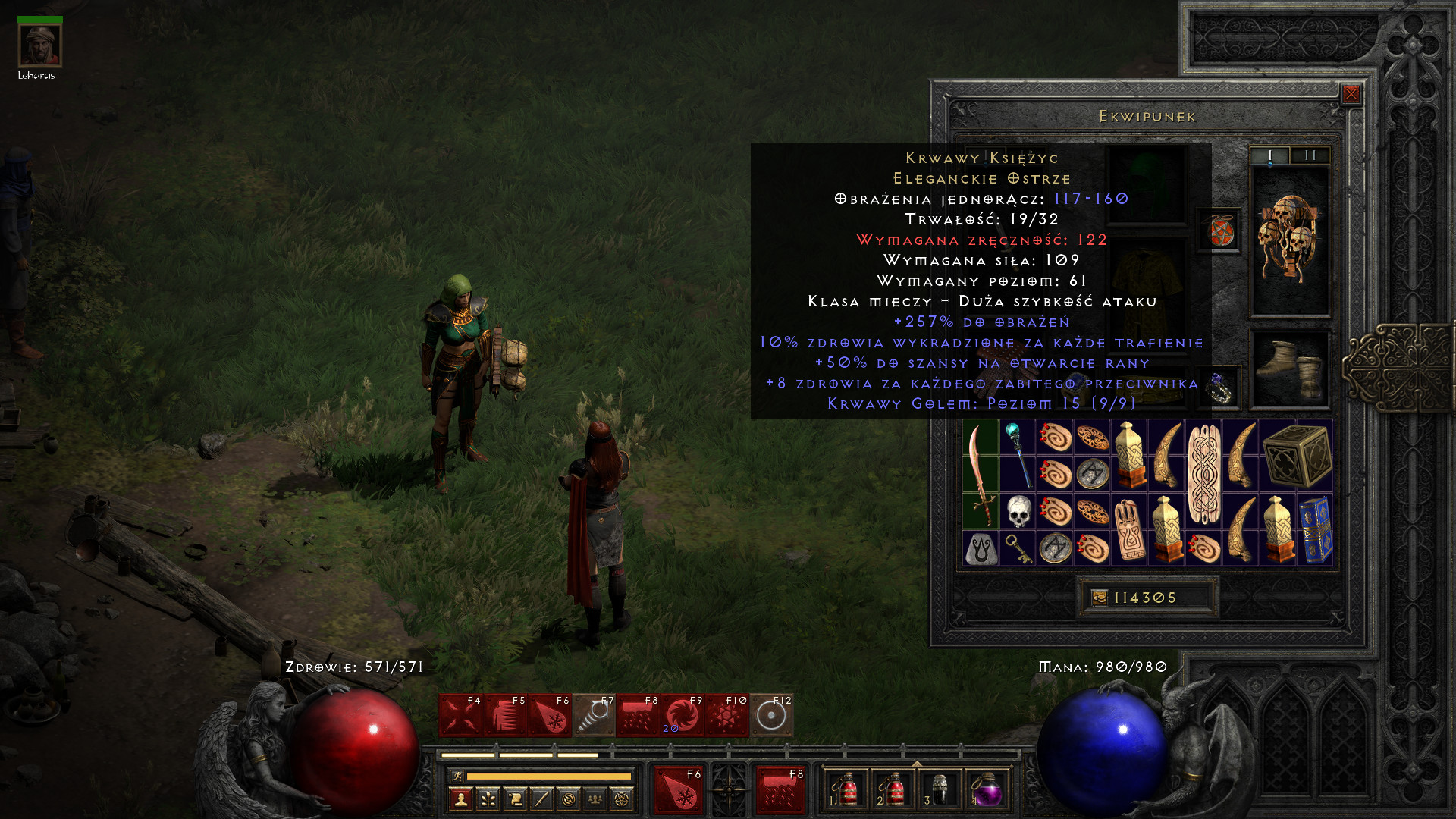Select the Krwawy Księżyc sword in inventory
Viewport: 1456px width, 819px height.
coord(980,474)
